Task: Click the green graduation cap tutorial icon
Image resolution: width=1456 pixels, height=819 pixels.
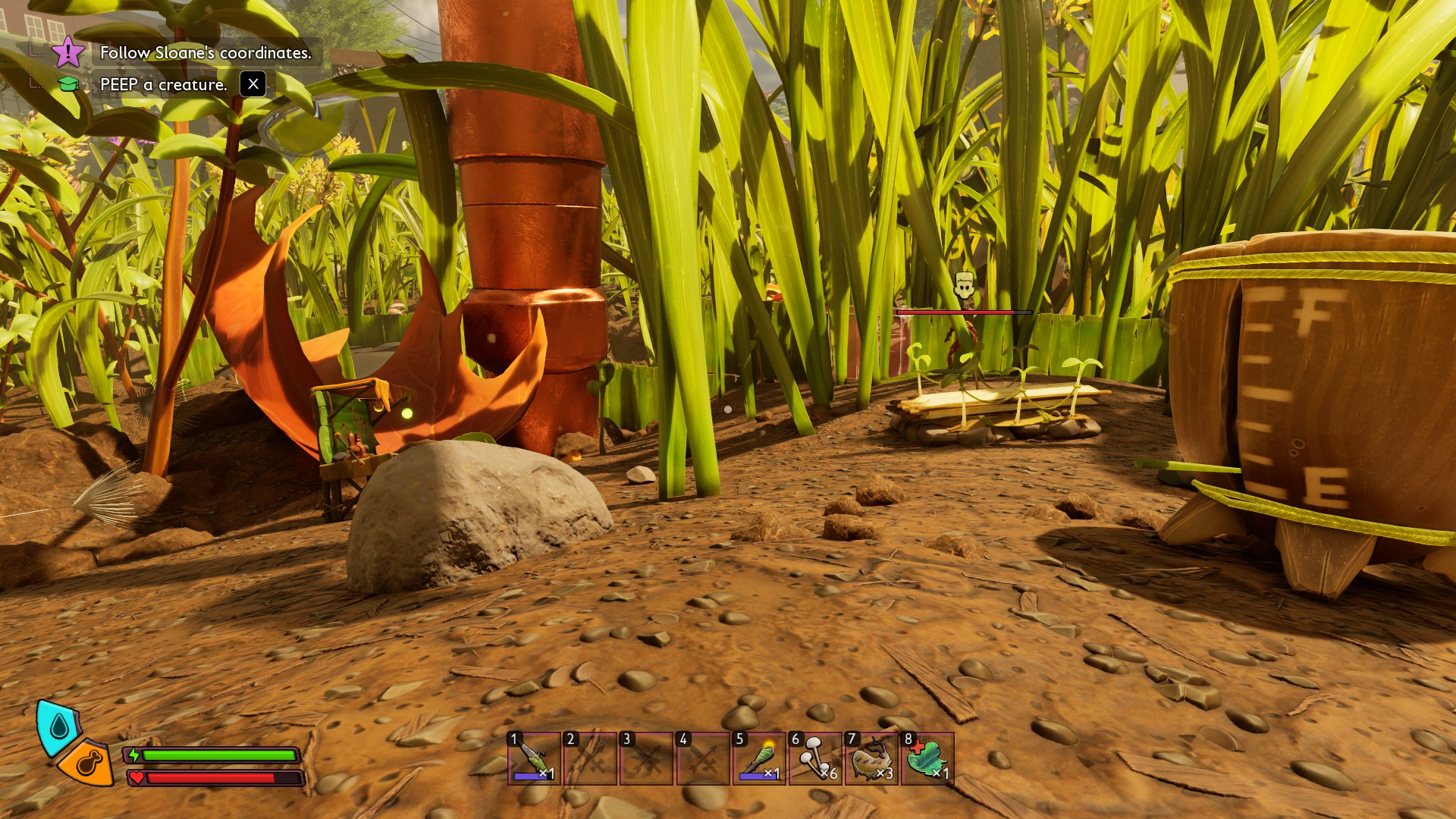Action: click(68, 84)
